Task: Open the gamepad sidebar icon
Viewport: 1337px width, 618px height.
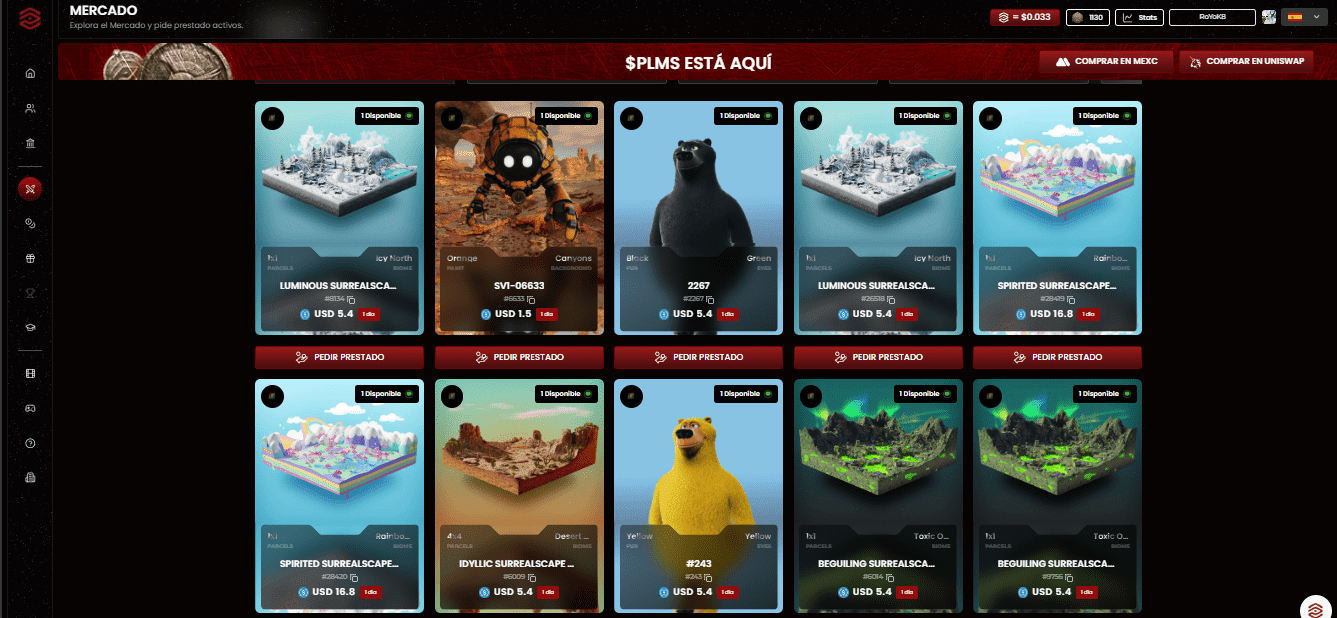Action: (30, 408)
